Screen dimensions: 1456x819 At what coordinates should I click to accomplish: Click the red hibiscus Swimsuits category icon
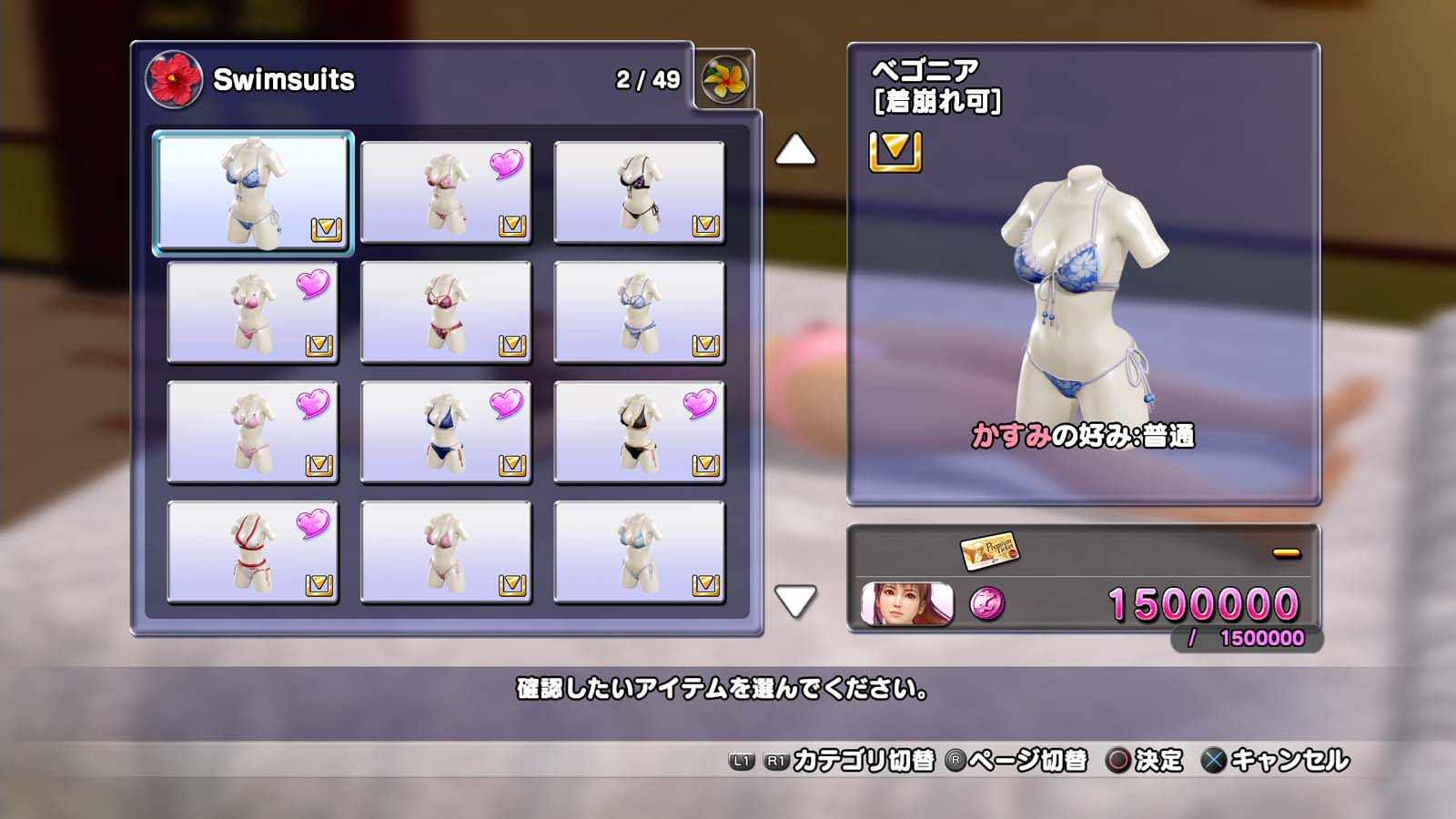coord(174,79)
